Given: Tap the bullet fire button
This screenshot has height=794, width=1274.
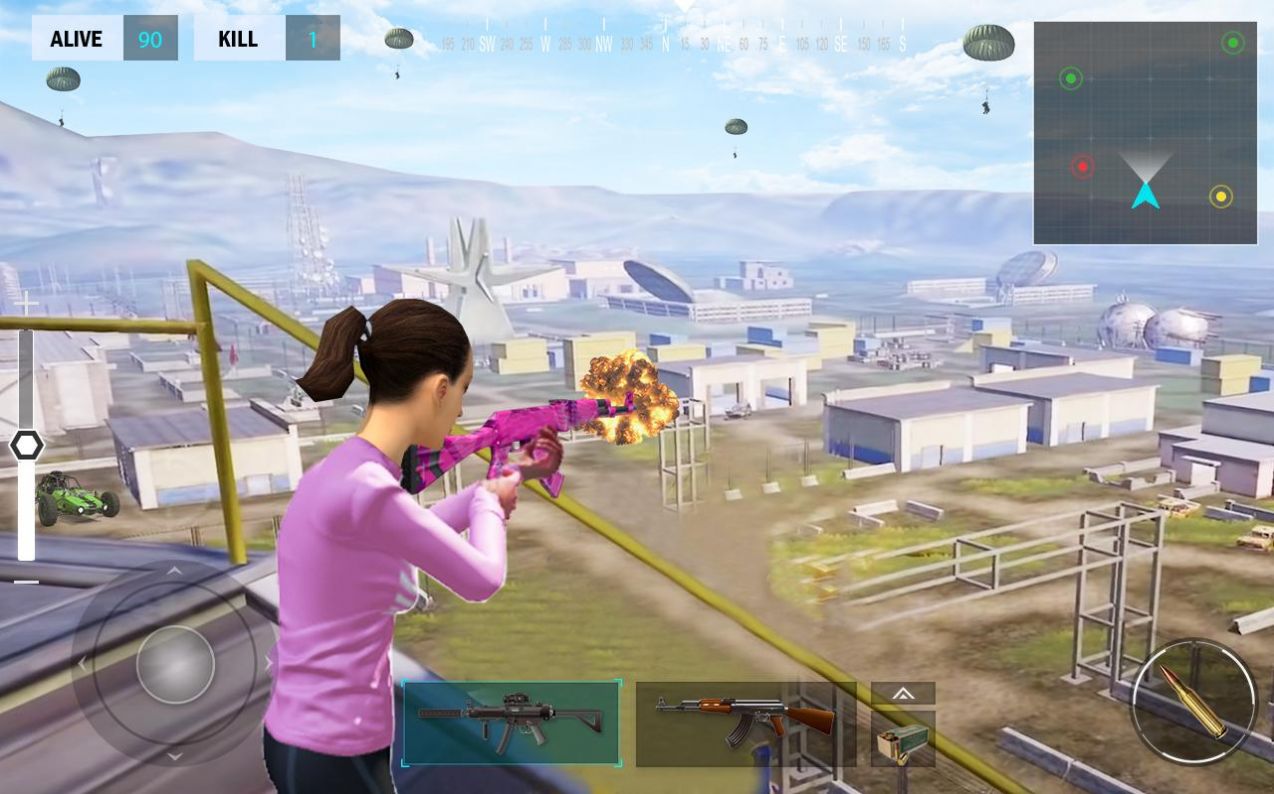Looking at the screenshot, I should [x=1193, y=701].
